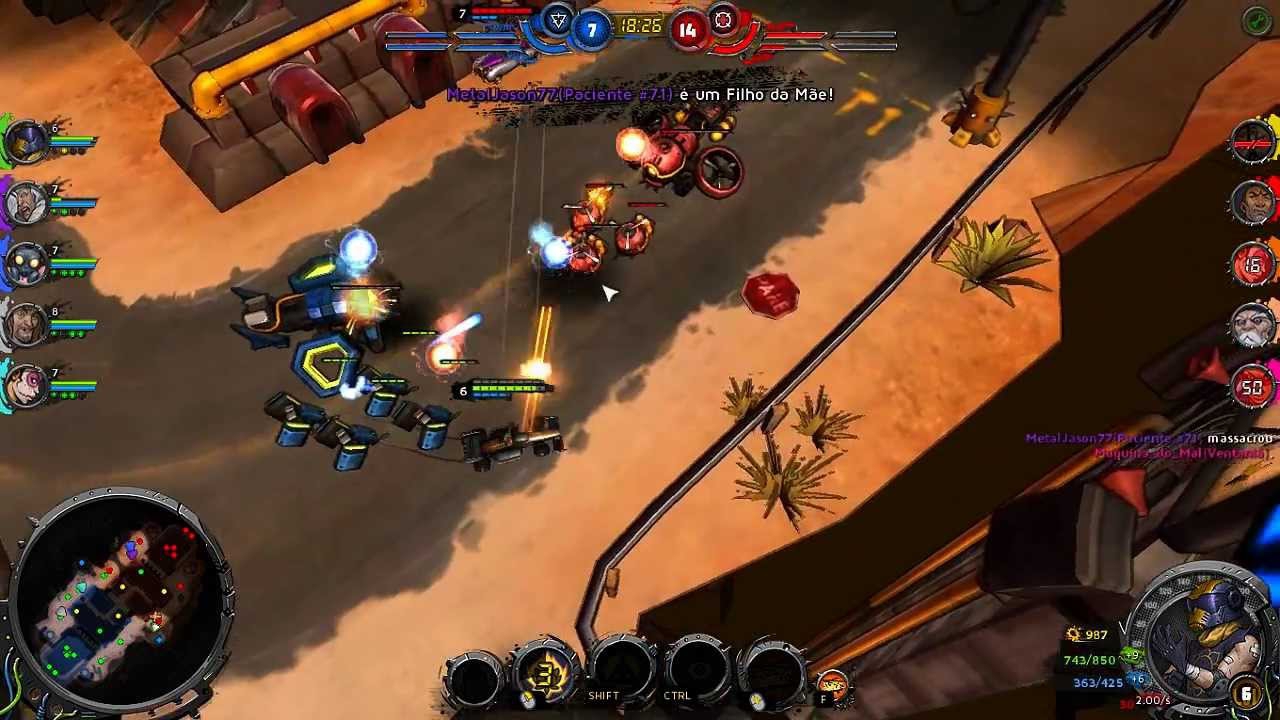Activate the yellow flaming "3" ability slot

pyautogui.click(x=546, y=674)
